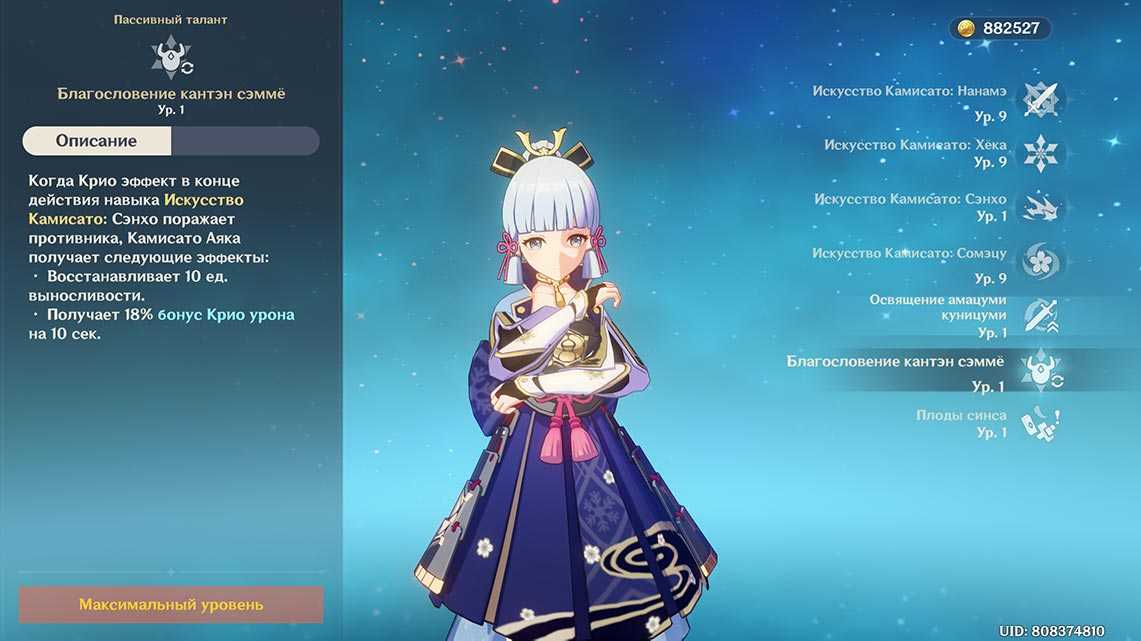
Task: Show the Плоды синса passive talent
Action: coord(1040,424)
